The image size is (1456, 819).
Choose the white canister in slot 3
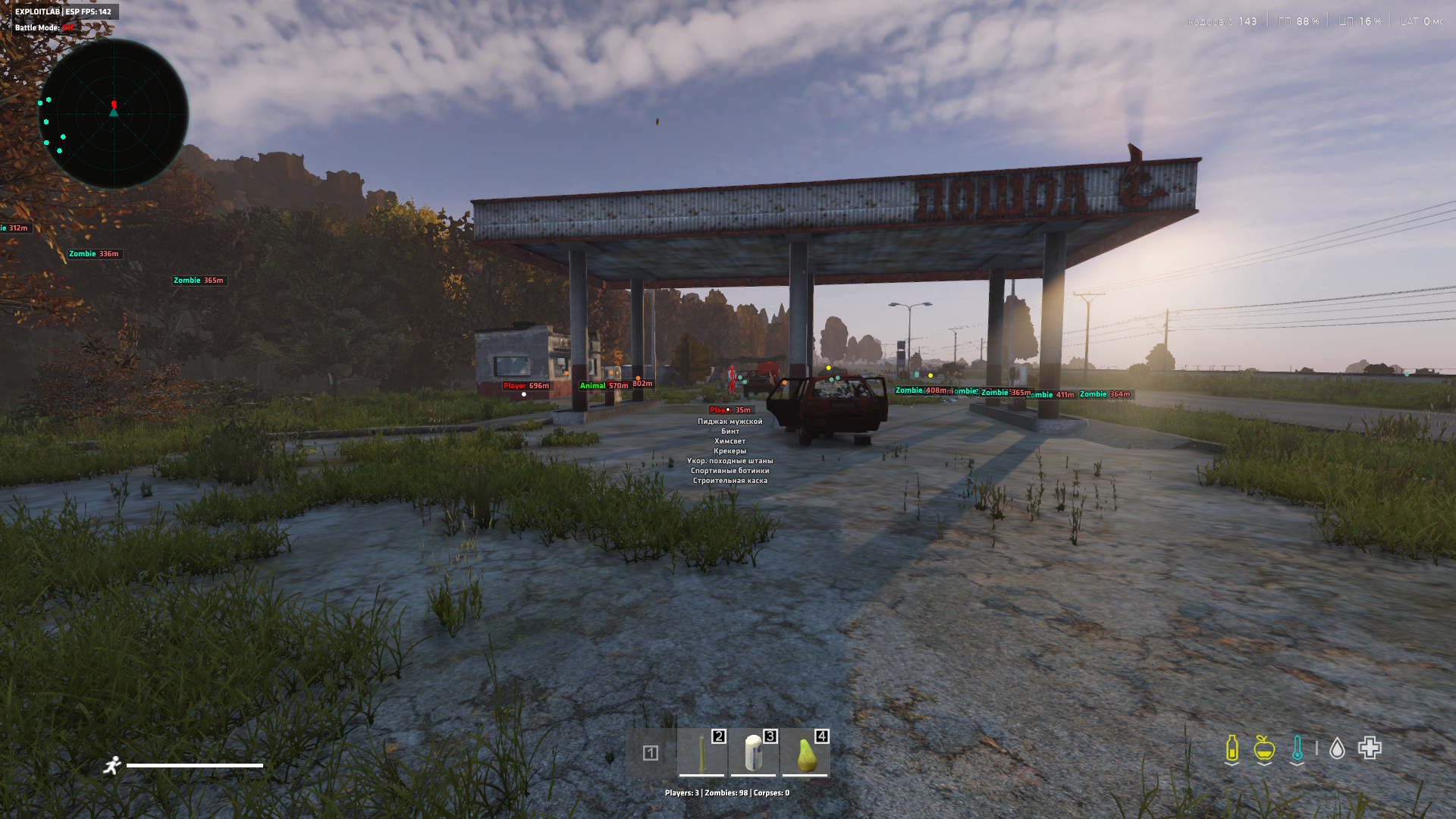753,752
